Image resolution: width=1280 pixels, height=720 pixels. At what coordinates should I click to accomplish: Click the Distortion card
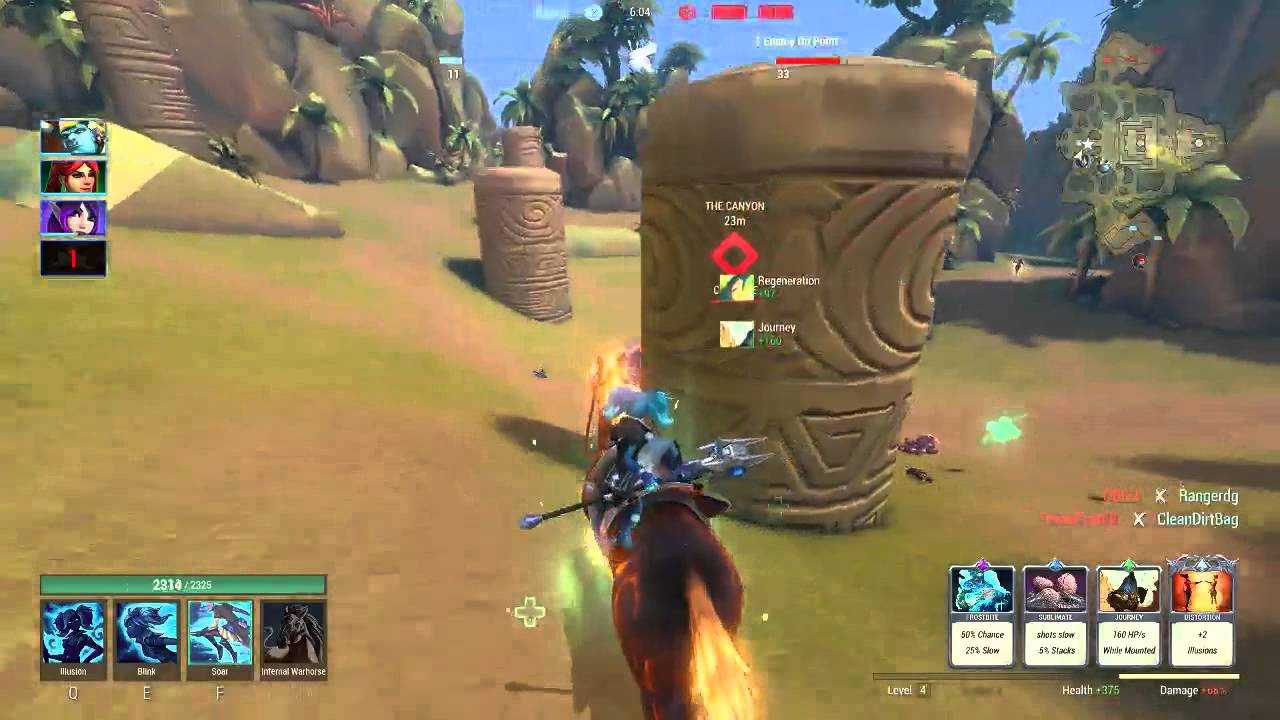coord(1202,612)
